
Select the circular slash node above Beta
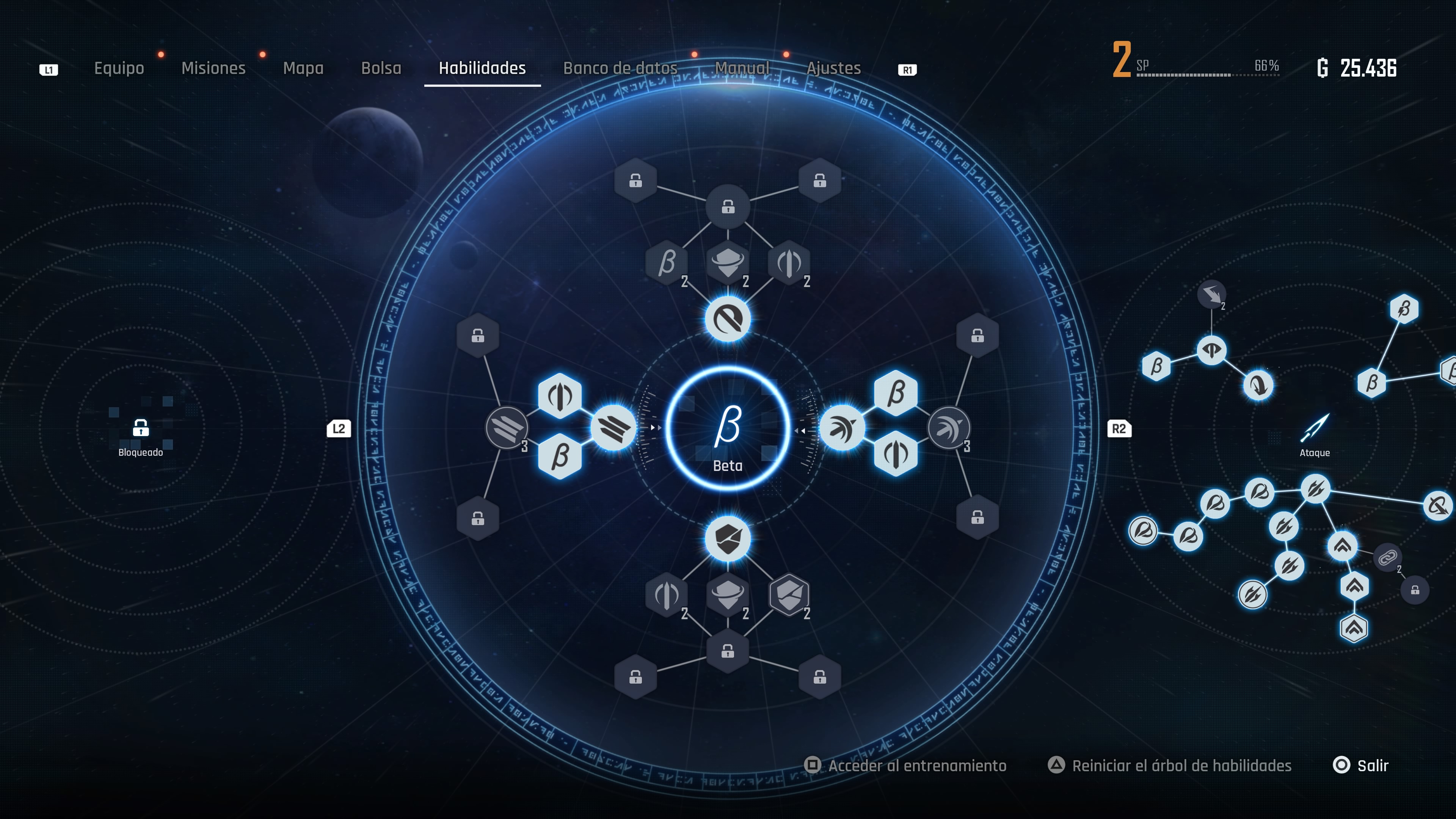click(728, 319)
